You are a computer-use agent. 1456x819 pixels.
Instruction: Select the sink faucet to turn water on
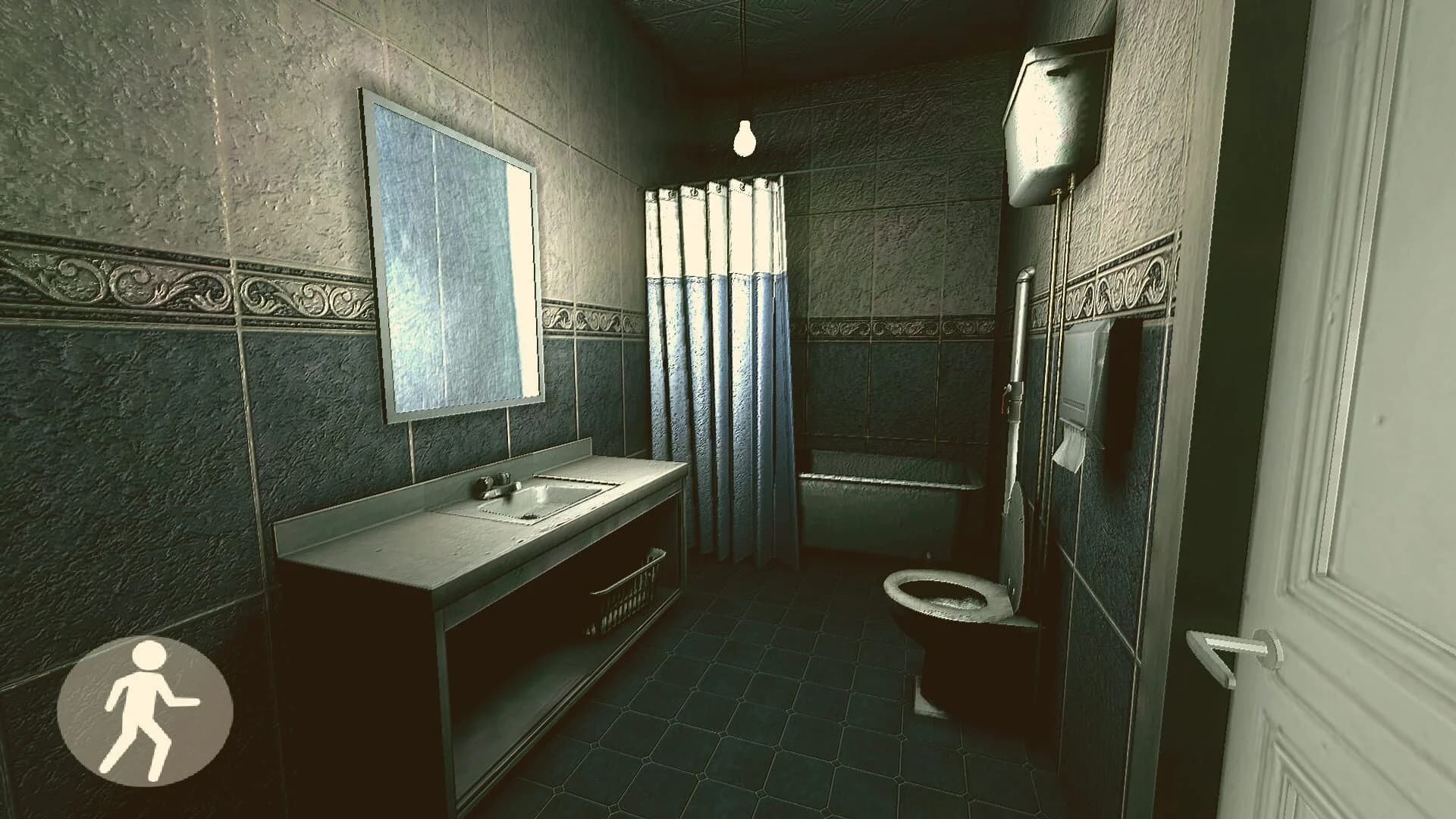pos(497,485)
